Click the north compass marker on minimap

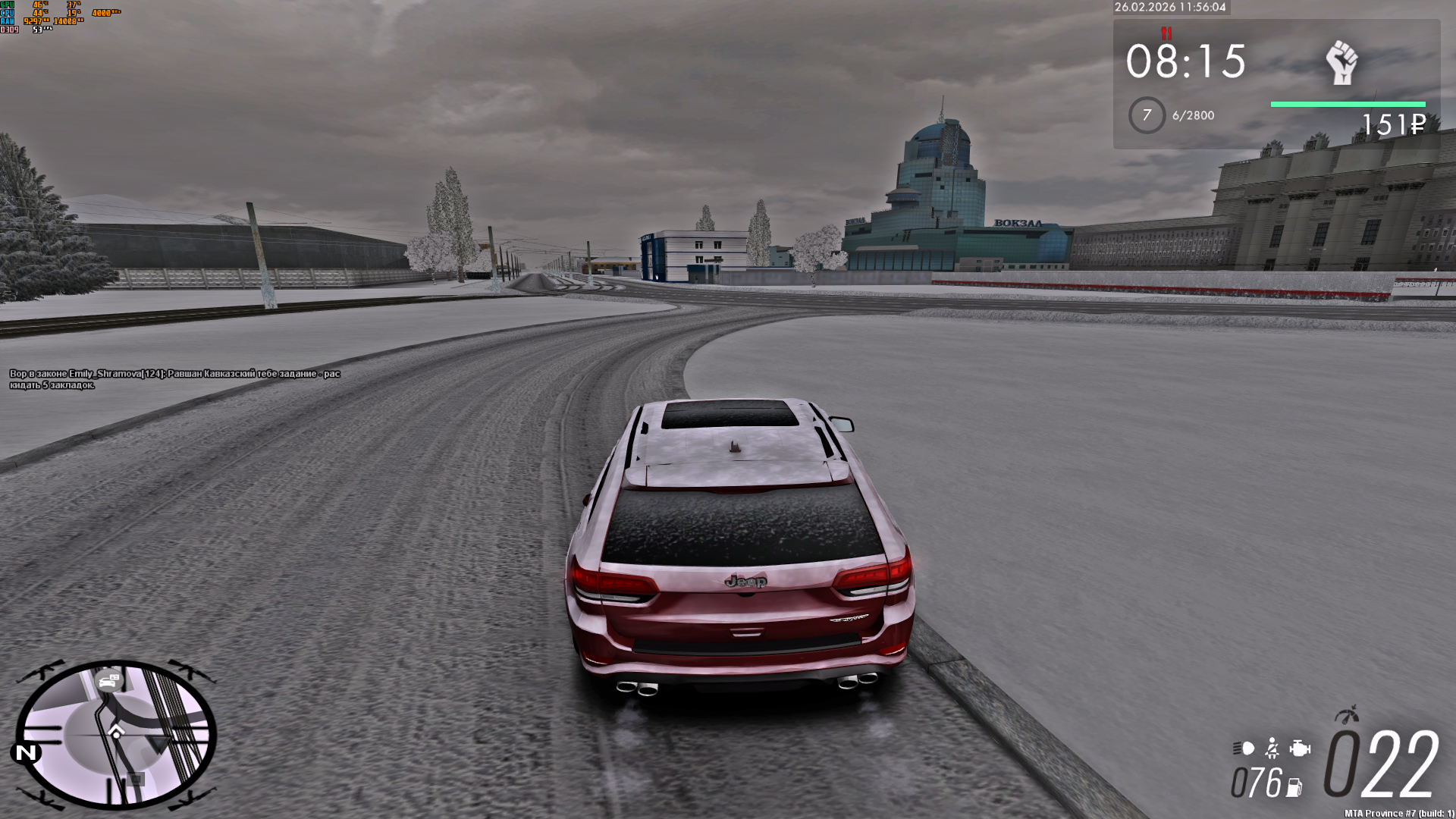click(26, 752)
